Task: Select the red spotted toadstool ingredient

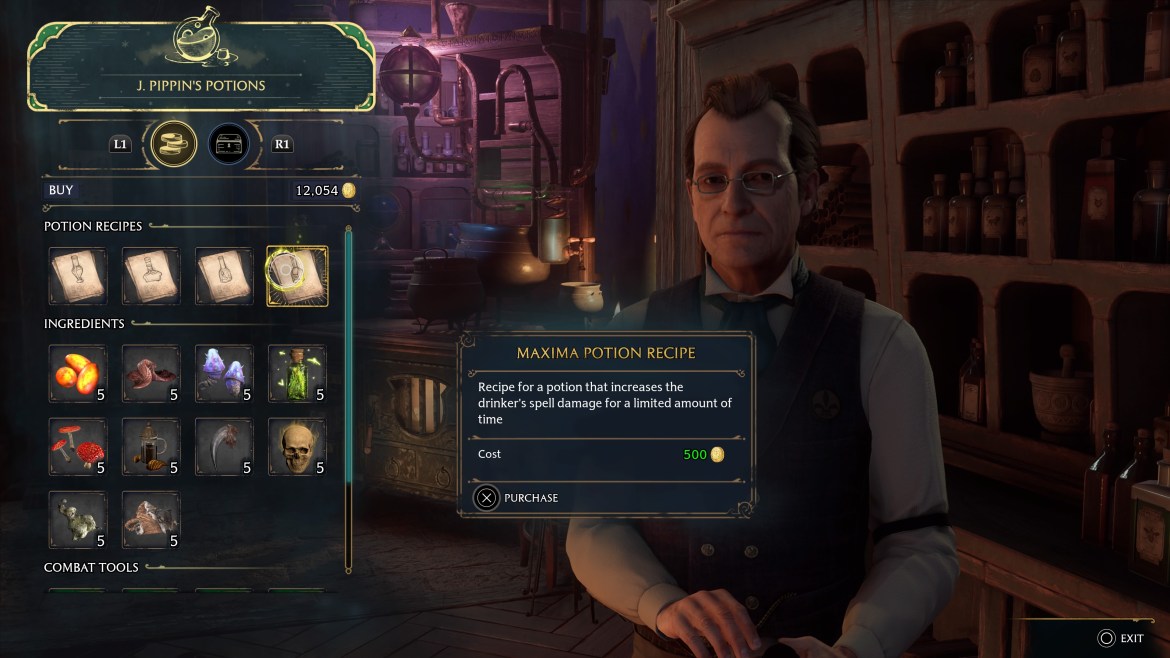Action: [x=78, y=447]
